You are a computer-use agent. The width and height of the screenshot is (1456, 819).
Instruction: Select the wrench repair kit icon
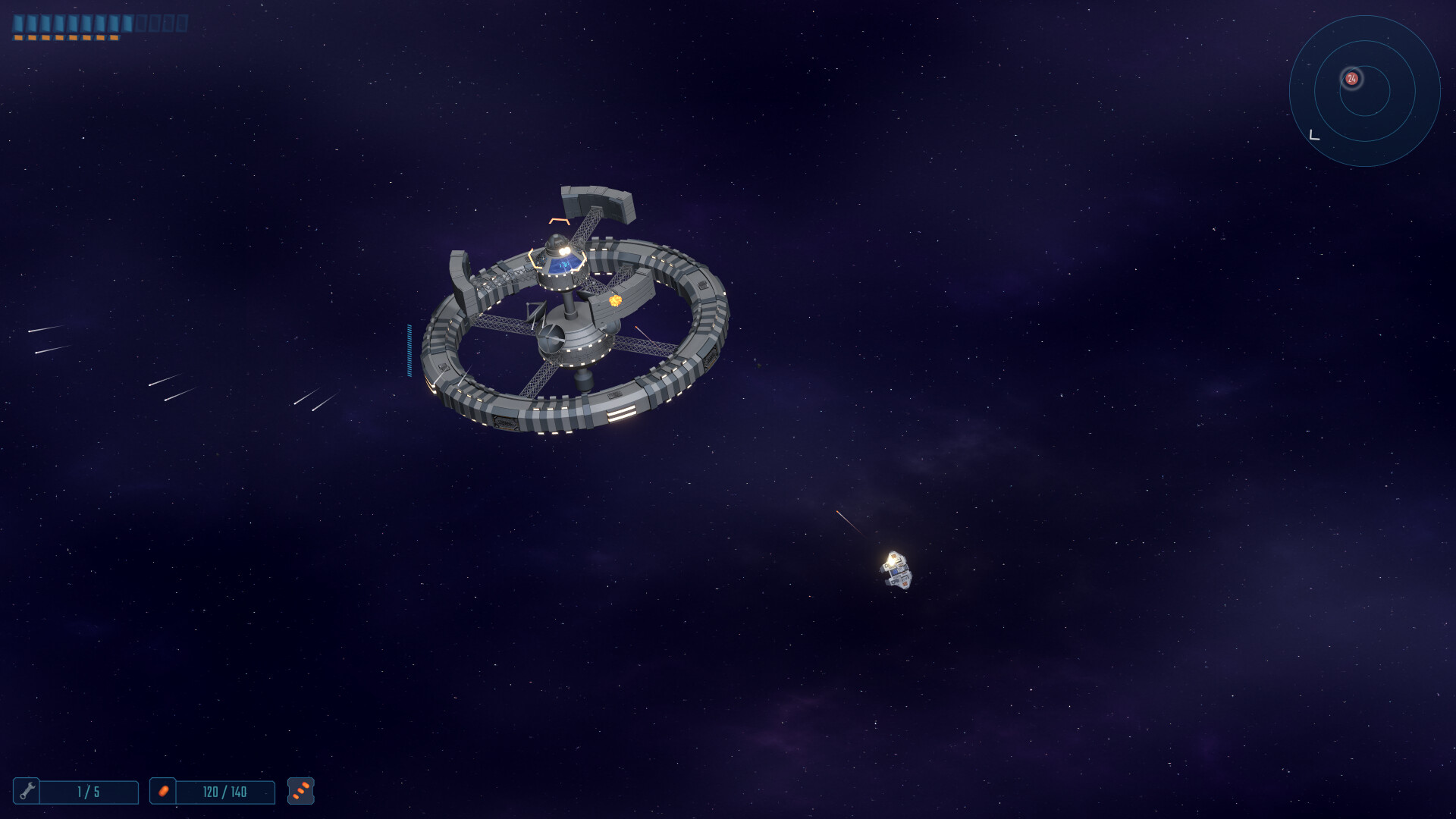pyautogui.click(x=30, y=792)
